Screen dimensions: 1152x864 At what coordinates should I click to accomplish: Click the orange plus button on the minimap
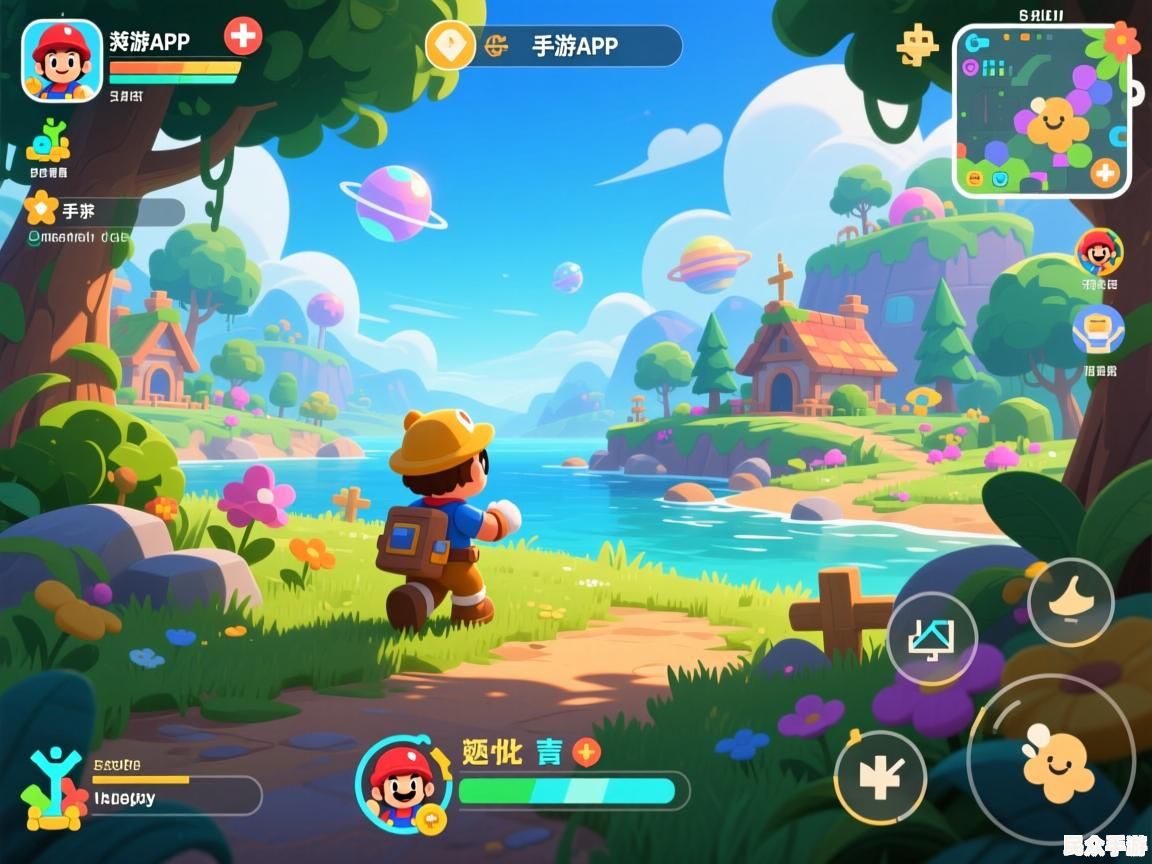(1105, 173)
